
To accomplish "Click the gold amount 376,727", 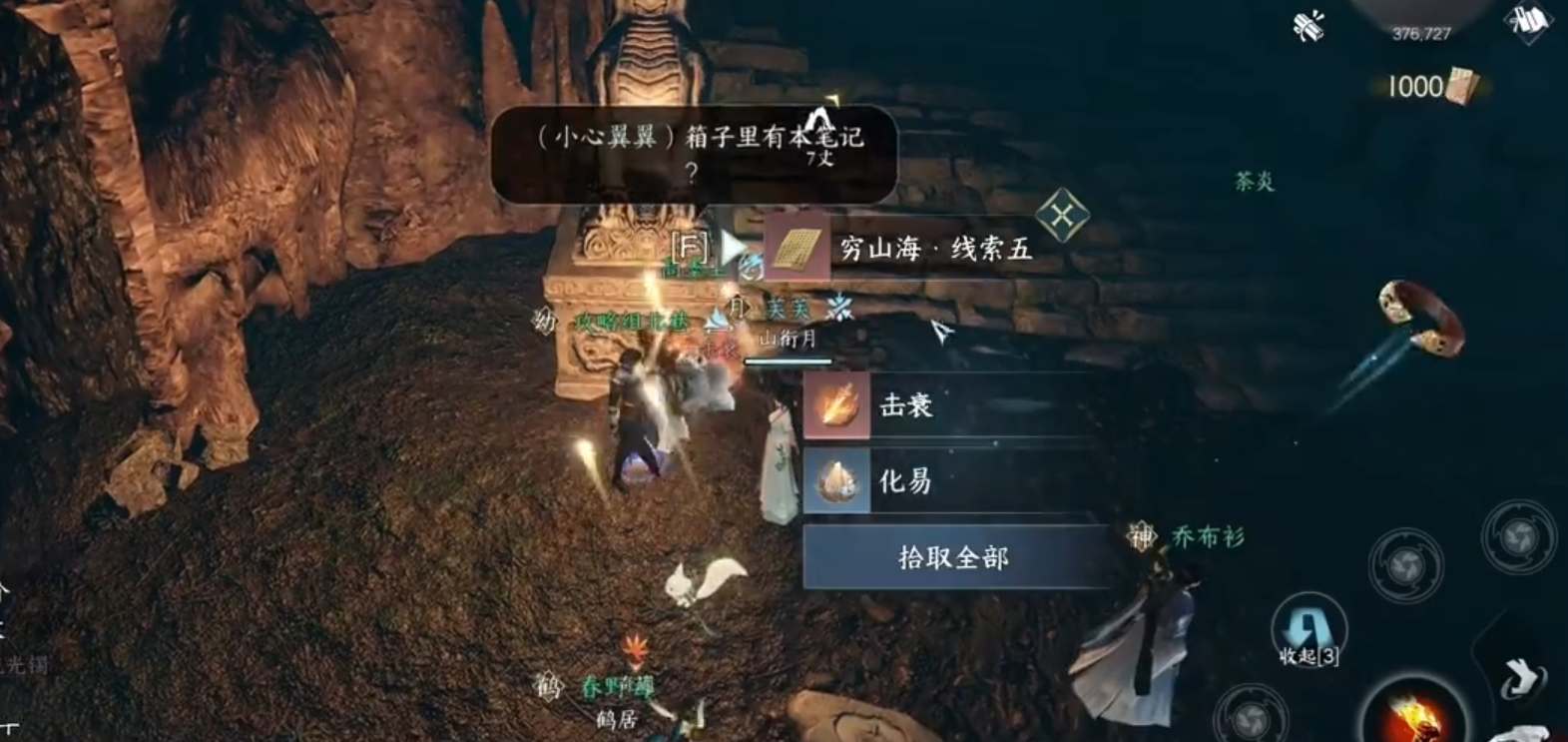I will 1421,33.
